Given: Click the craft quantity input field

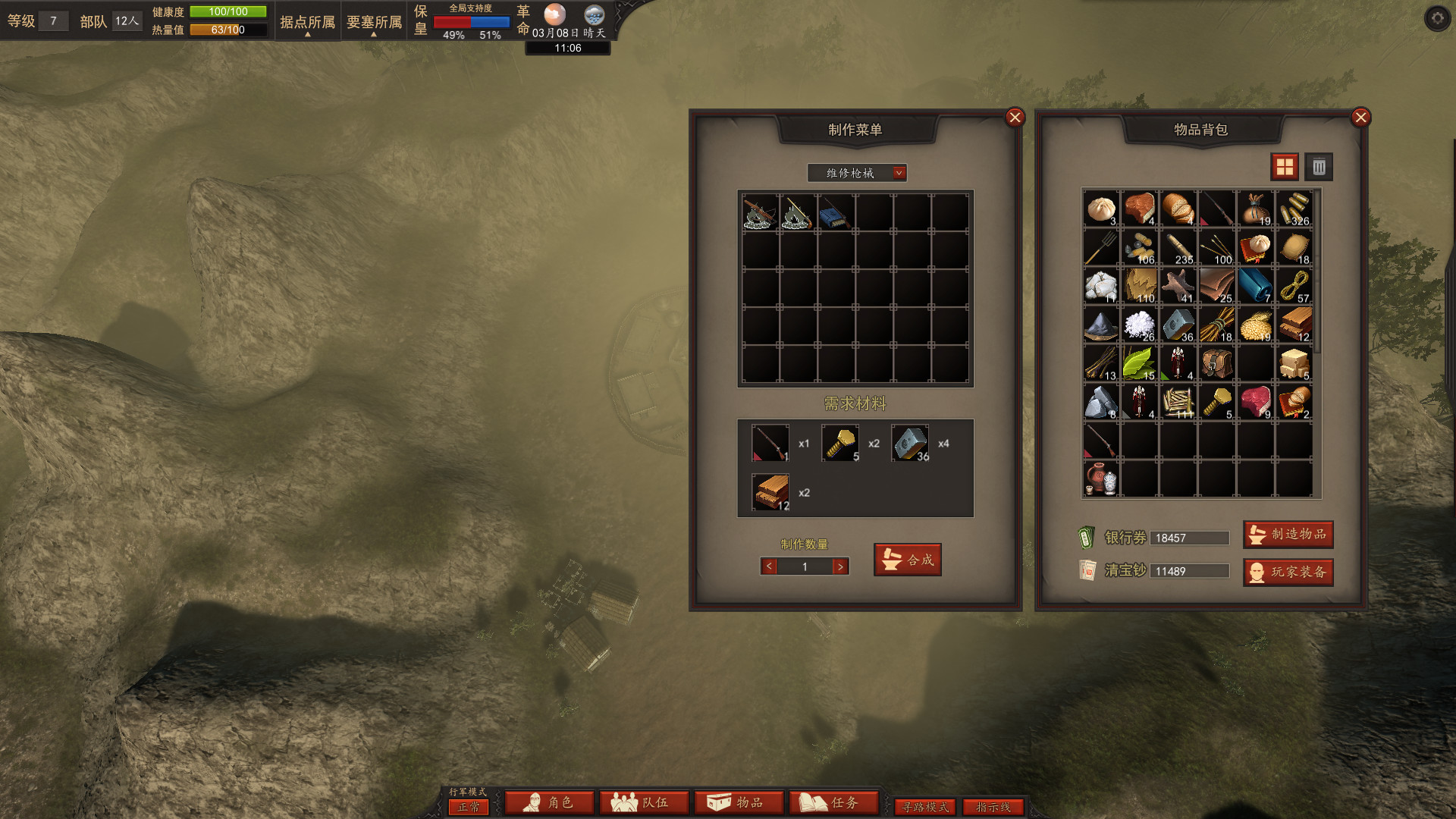Looking at the screenshot, I should (x=804, y=566).
